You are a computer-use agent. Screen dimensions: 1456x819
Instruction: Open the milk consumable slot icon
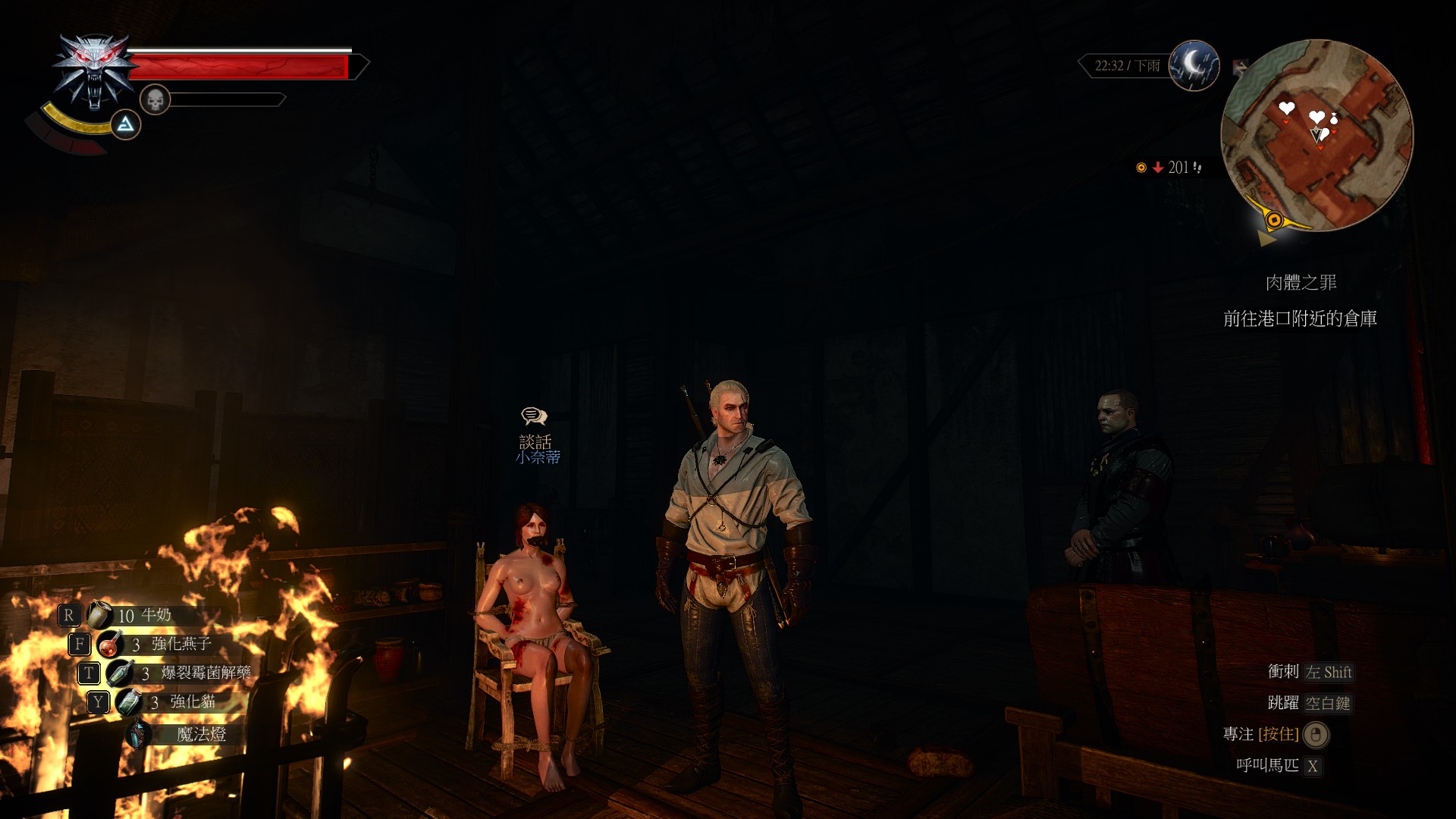[x=99, y=615]
